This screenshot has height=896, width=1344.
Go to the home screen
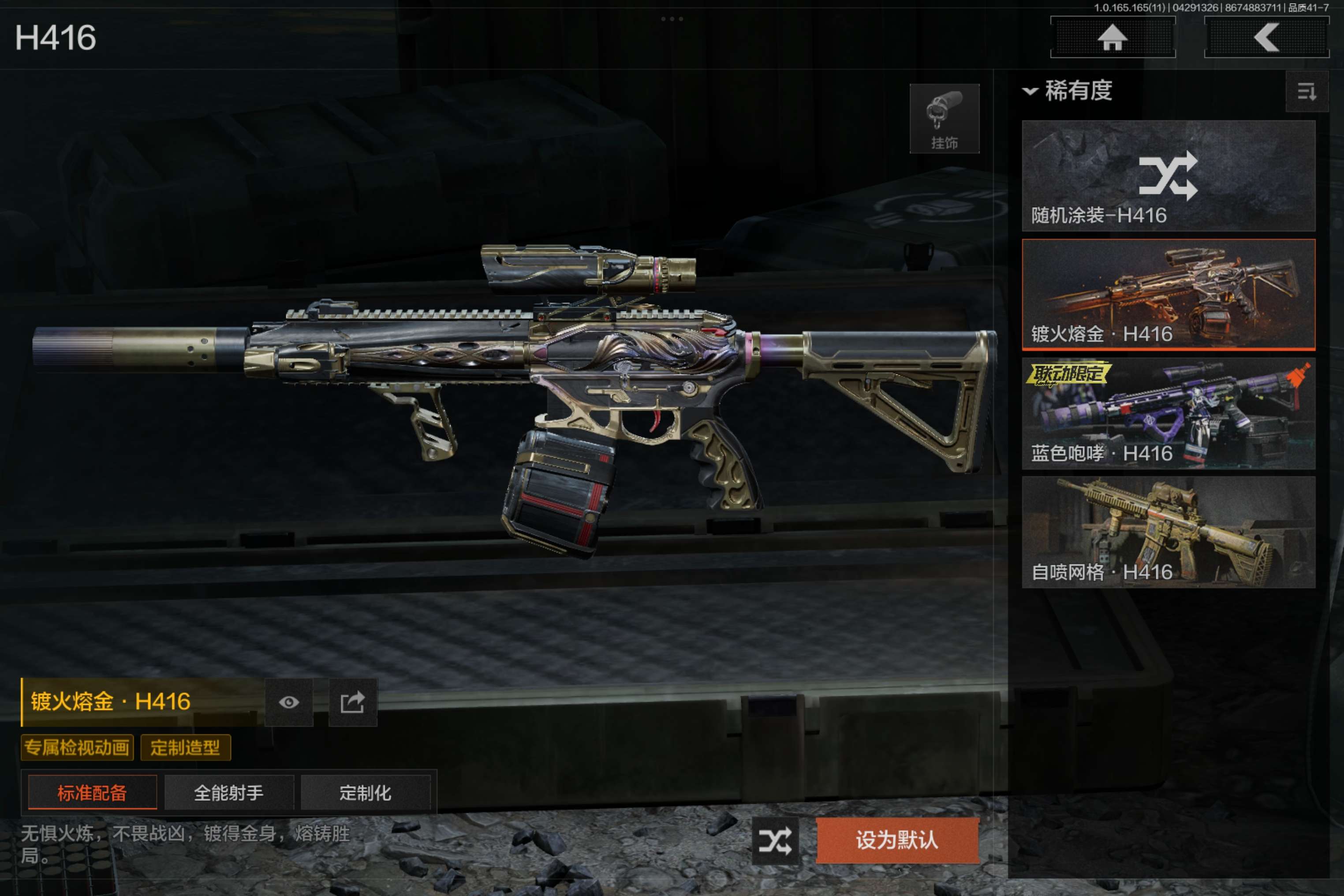[1112, 38]
